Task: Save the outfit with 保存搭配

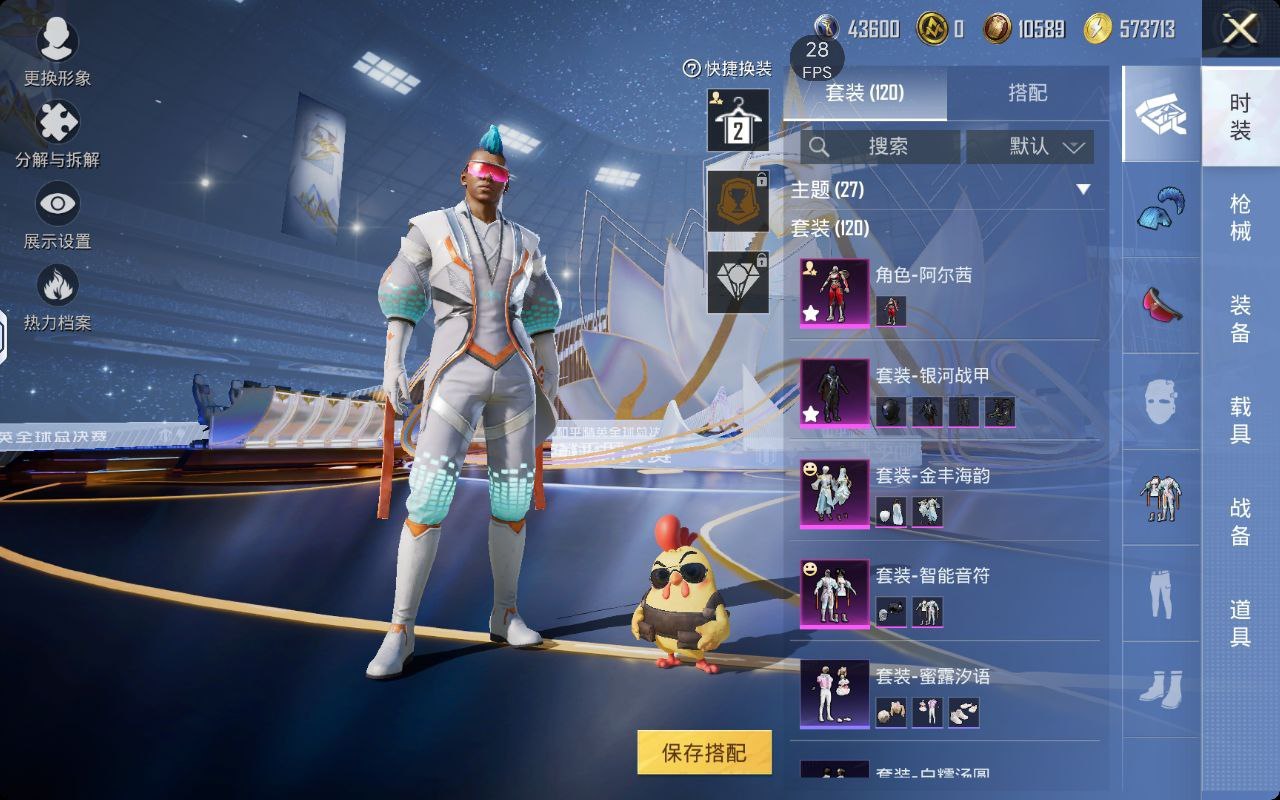Action: coord(705,752)
